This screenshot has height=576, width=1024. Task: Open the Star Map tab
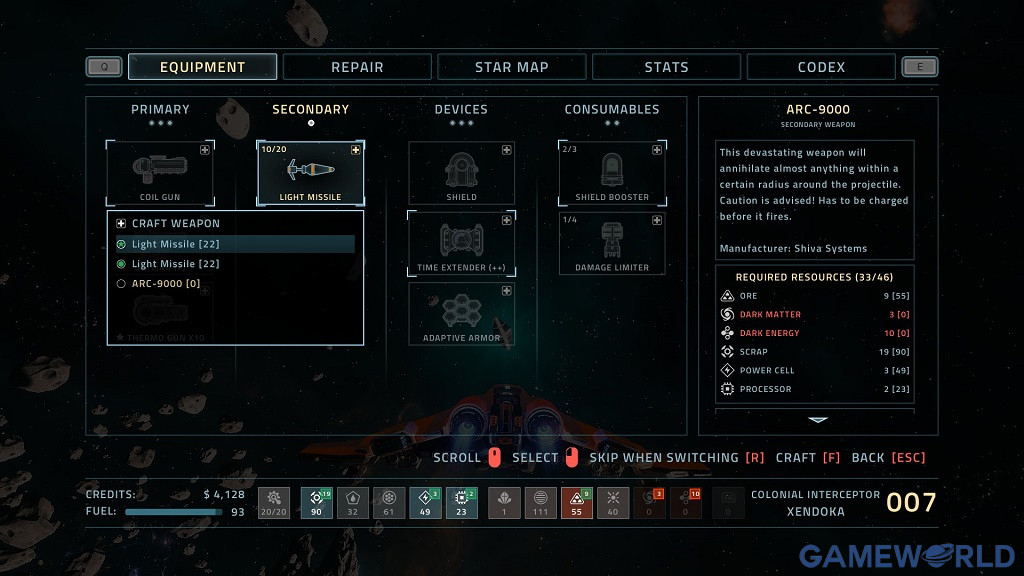tap(512, 67)
